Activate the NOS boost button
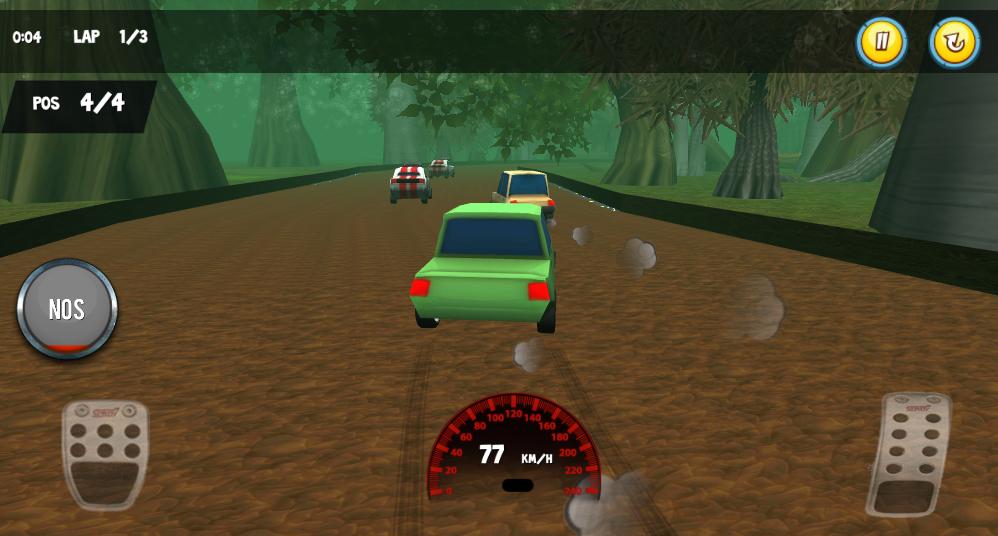The width and height of the screenshot is (998, 536). point(67,309)
